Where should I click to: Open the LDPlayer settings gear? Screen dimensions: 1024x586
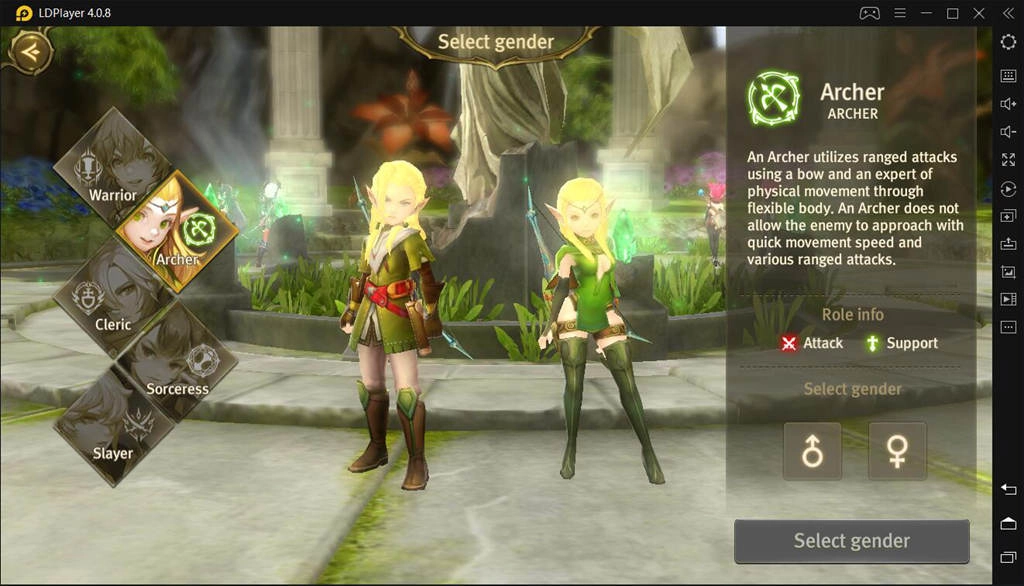coord(1008,42)
